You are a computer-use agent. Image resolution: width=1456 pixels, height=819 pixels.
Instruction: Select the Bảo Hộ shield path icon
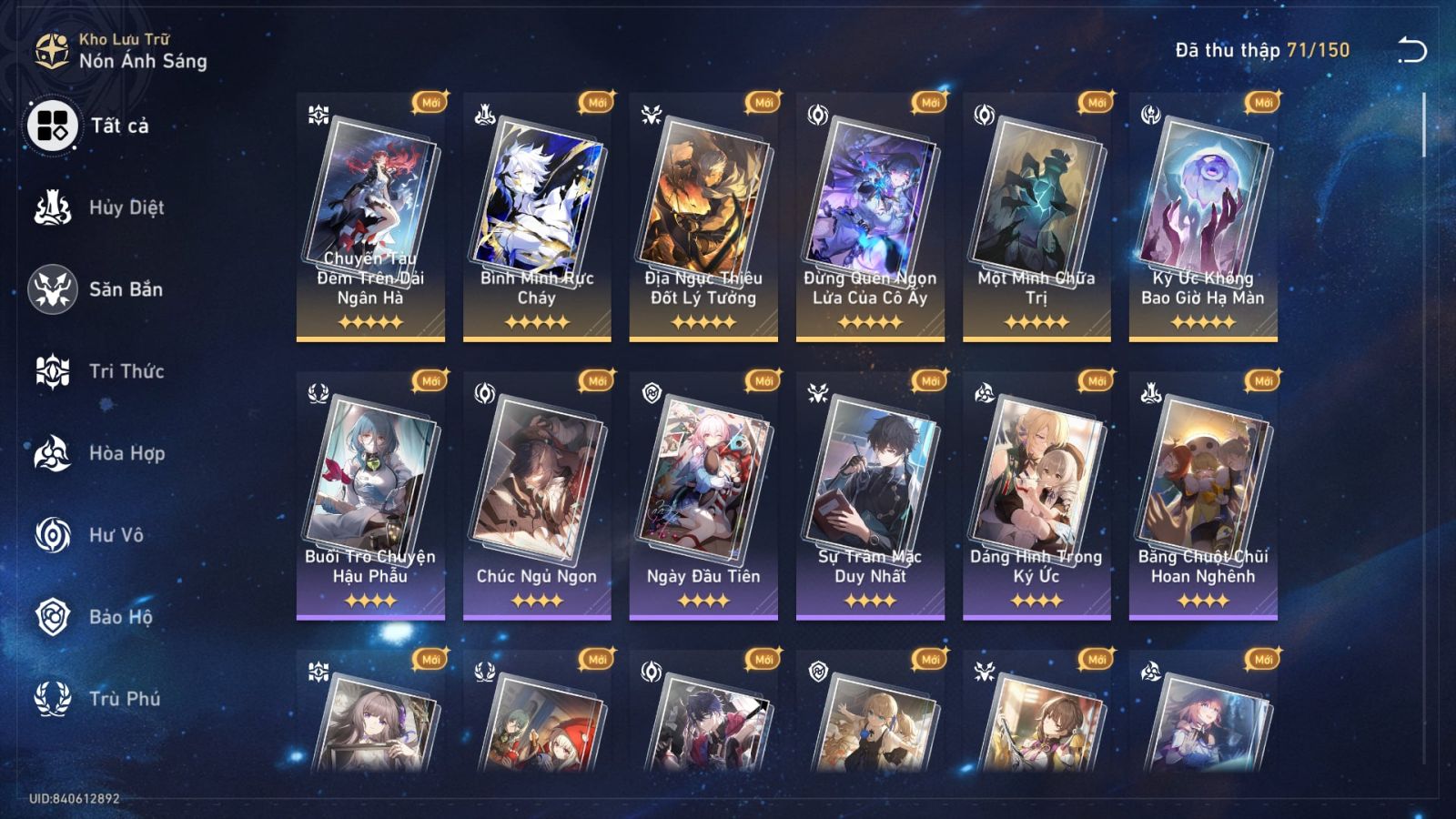[55, 617]
